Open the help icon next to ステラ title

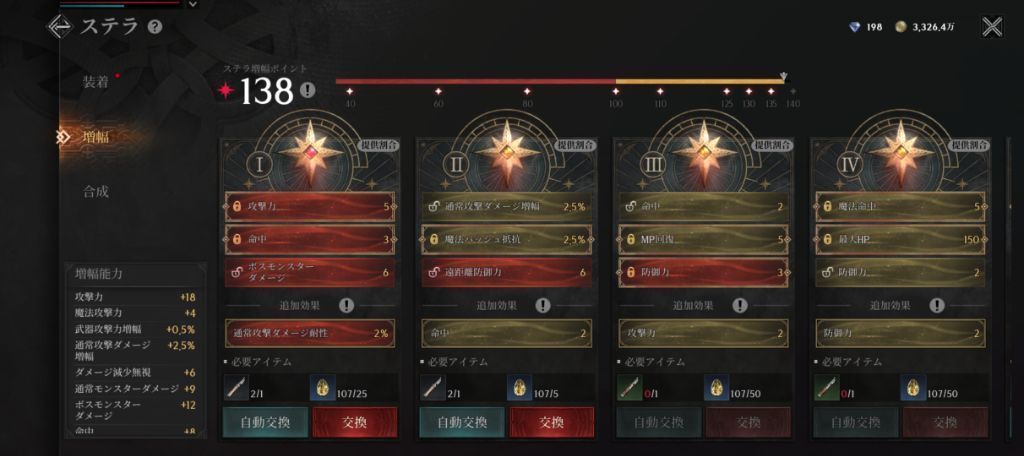click(155, 27)
